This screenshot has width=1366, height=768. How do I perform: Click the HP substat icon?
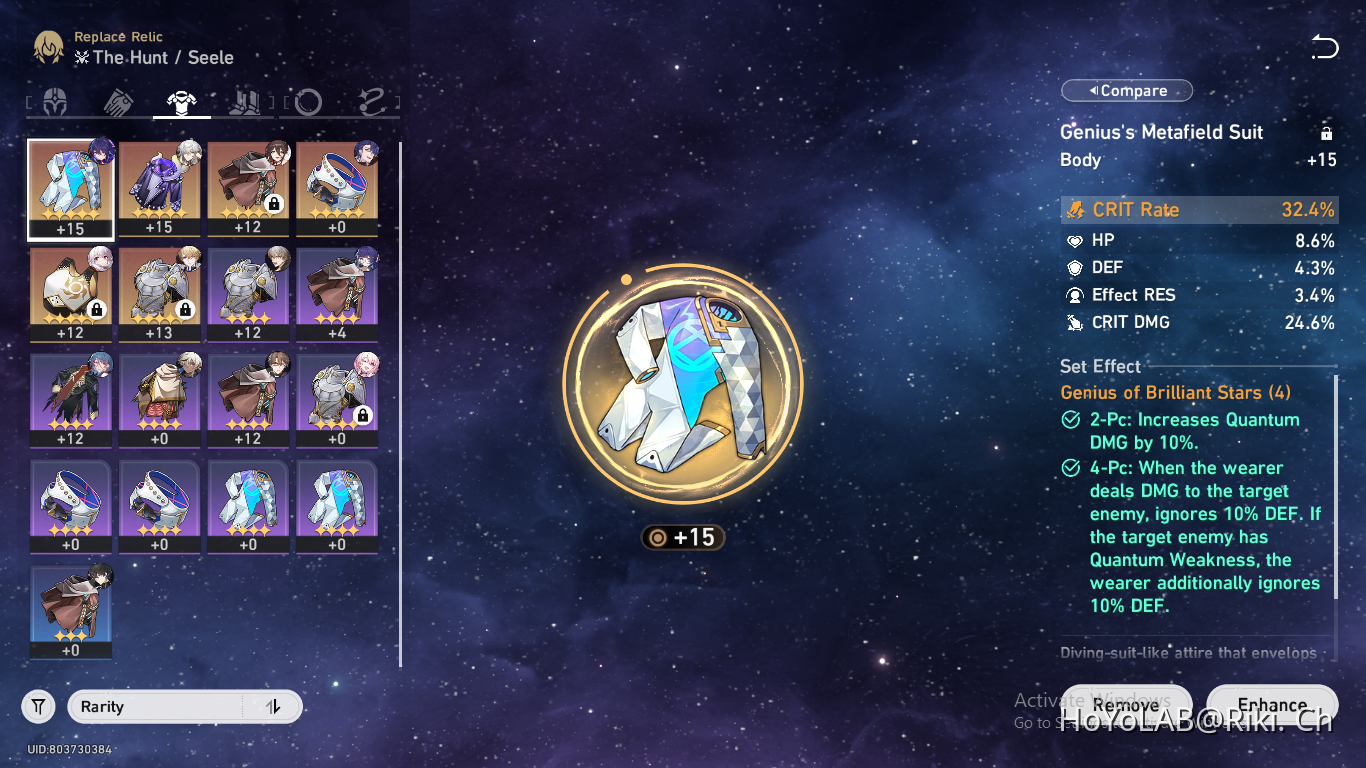(1075, 240)
